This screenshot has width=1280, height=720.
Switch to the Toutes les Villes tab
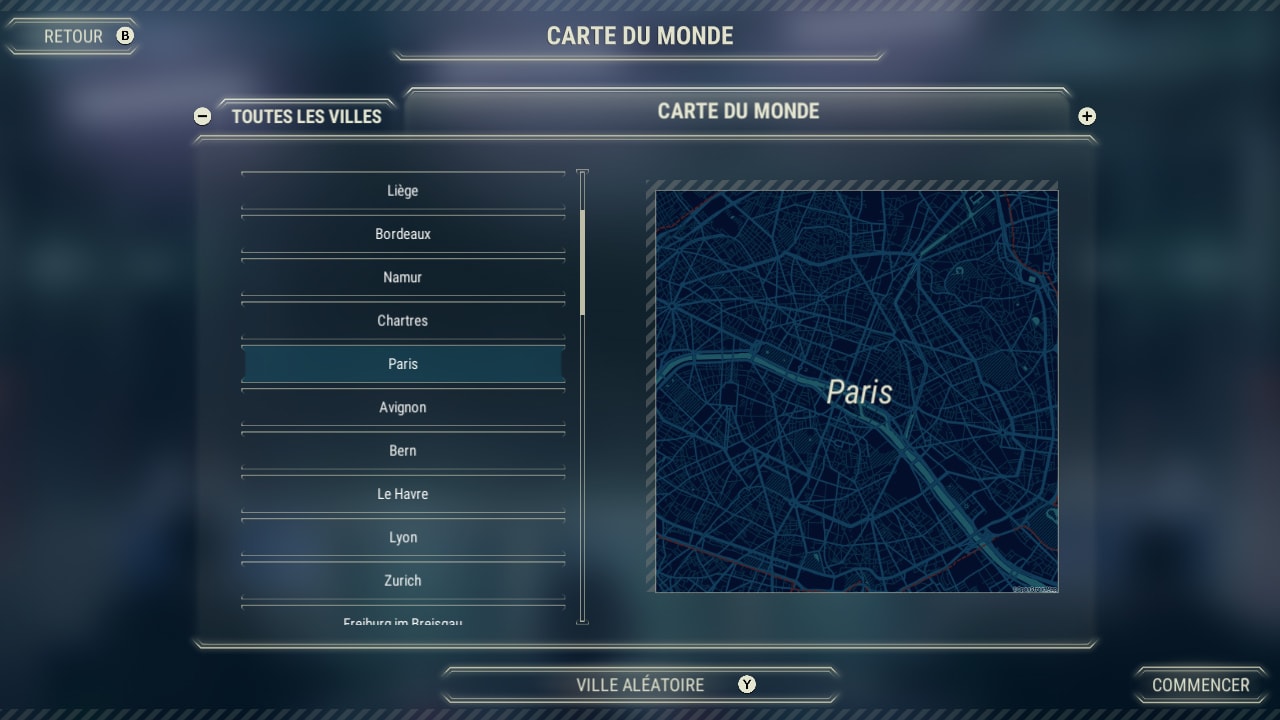tap(304, 116)
